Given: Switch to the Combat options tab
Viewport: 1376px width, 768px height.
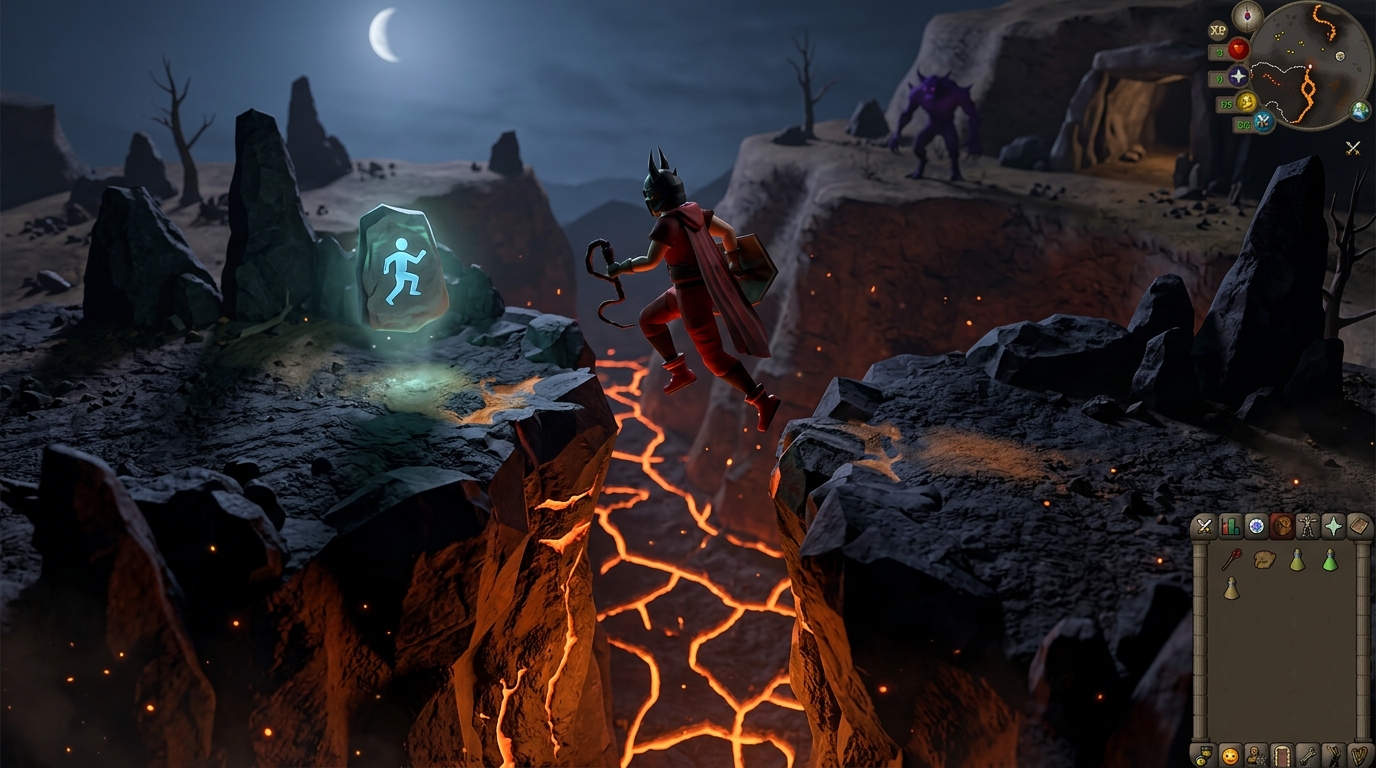Looking at the screenshot, I should click(1202, 524).
